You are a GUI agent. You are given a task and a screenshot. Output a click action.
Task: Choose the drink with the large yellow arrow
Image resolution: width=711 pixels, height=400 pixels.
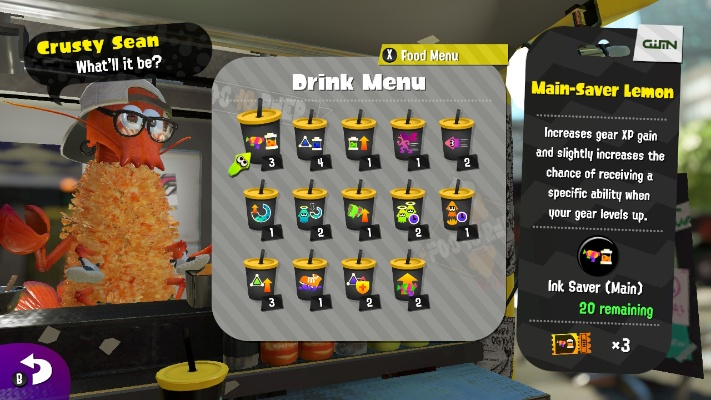pyautogui.click(x=407, y=279)
